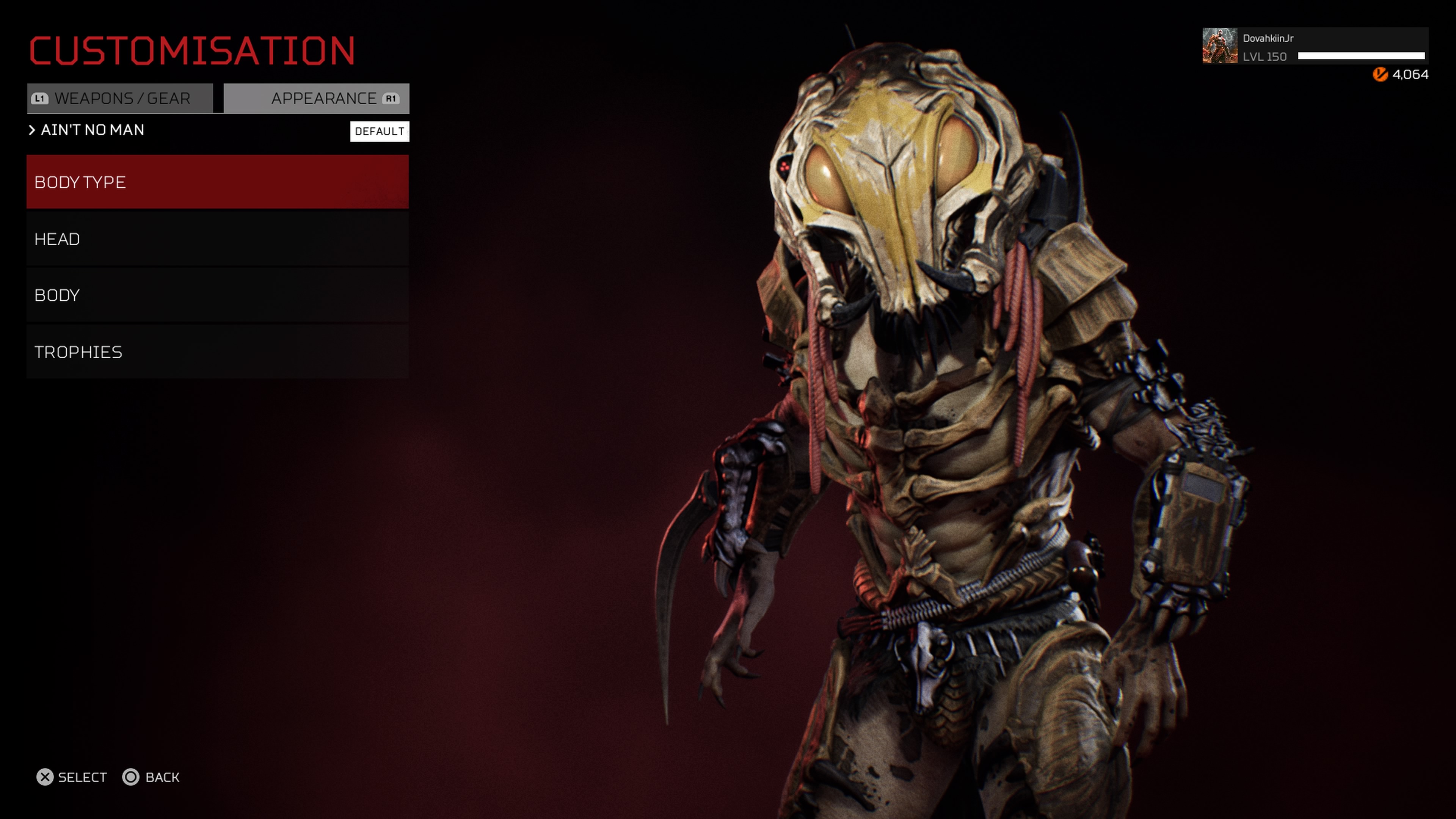Click the R1 button icon beside APPEARANCE
Screen dimensions: 1456x819
(x=391, y=98)
